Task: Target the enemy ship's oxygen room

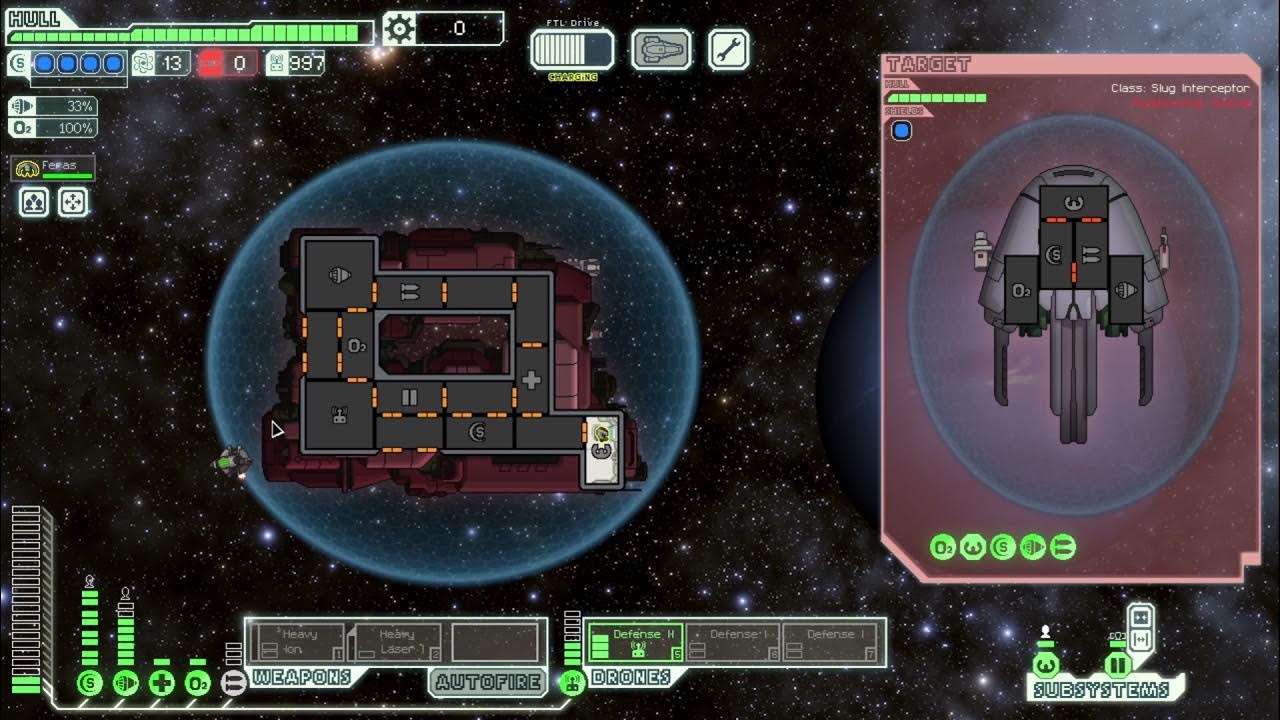Action: 1021,291
